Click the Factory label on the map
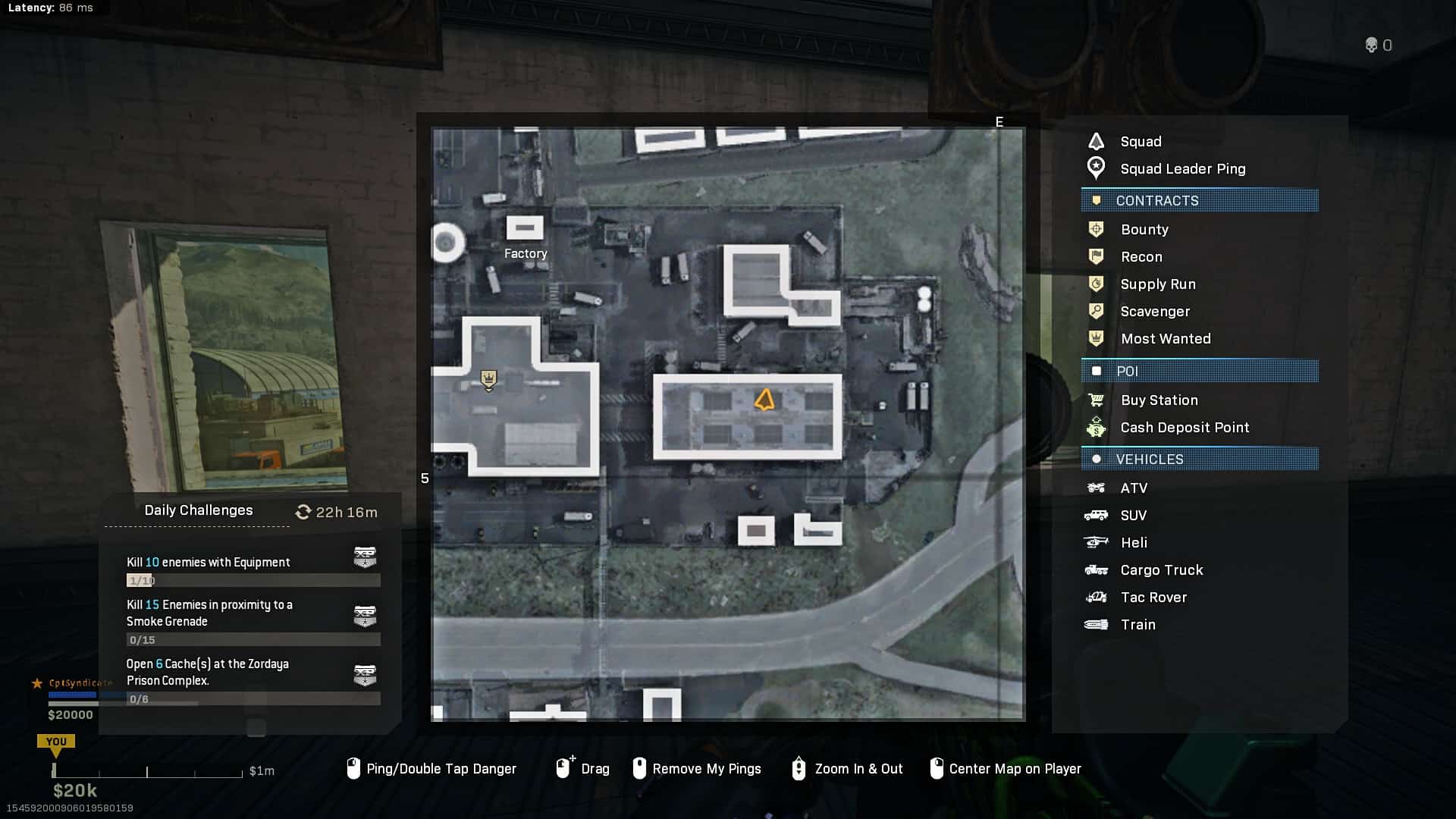The height and width of the screenshot is (819, 1456). click(x=526, y=253)
